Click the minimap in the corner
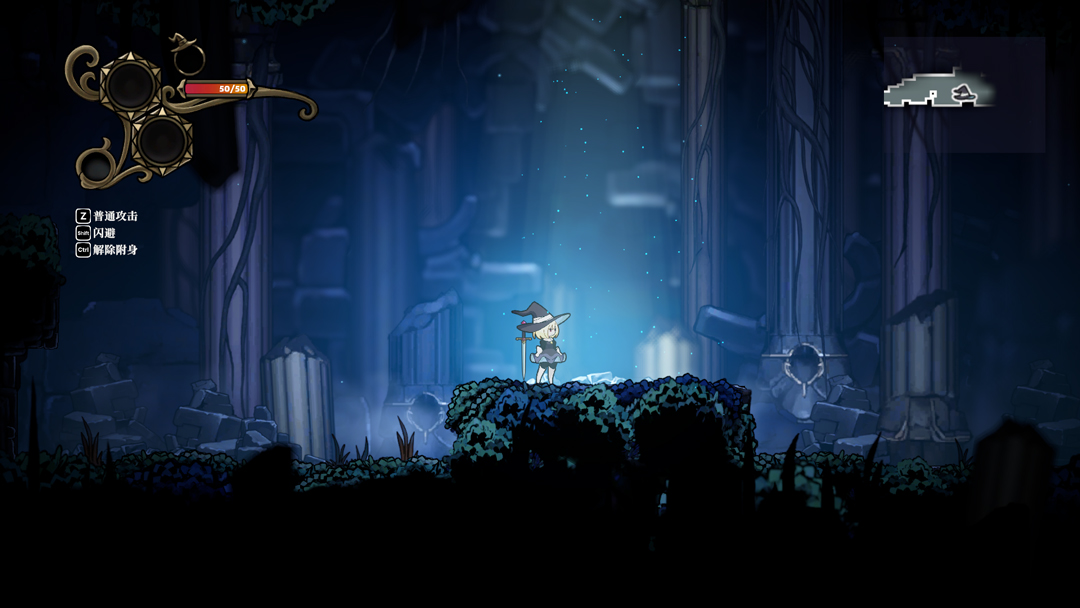The image size is (1080, 608). pos(963,94)
